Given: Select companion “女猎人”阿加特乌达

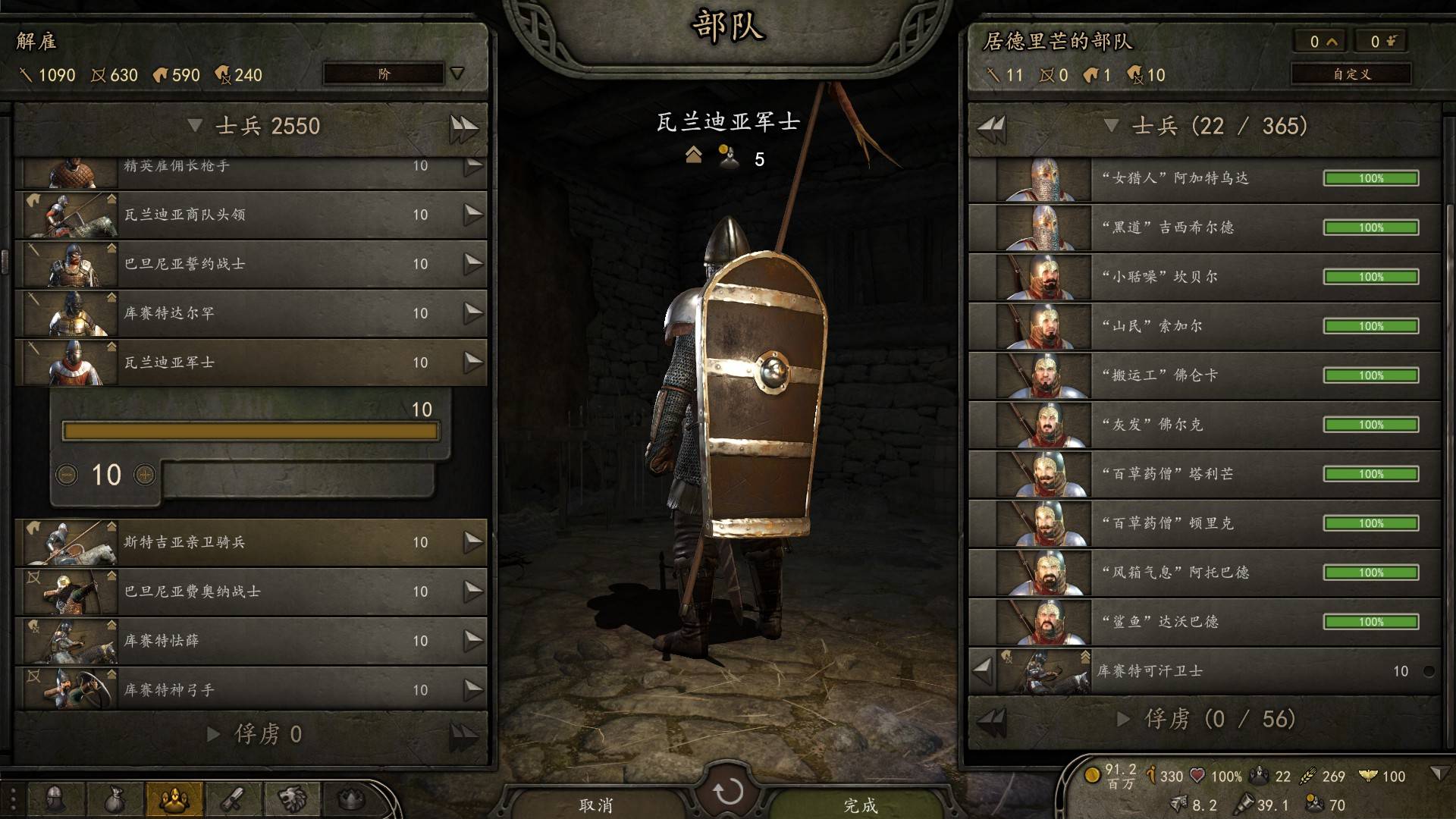Looking at the screenshot, I should coord(1204,179).
